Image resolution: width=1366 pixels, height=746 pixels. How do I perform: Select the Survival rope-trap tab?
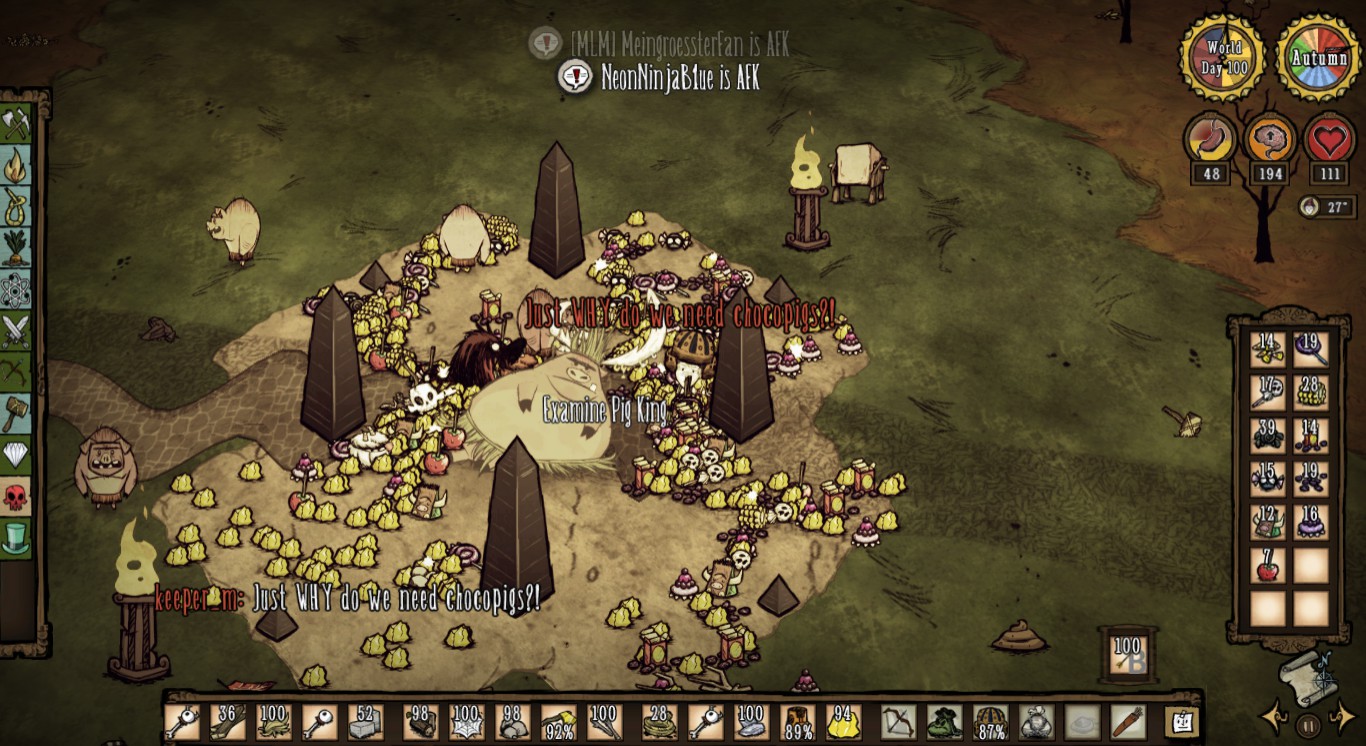click(x=17, y=207)
